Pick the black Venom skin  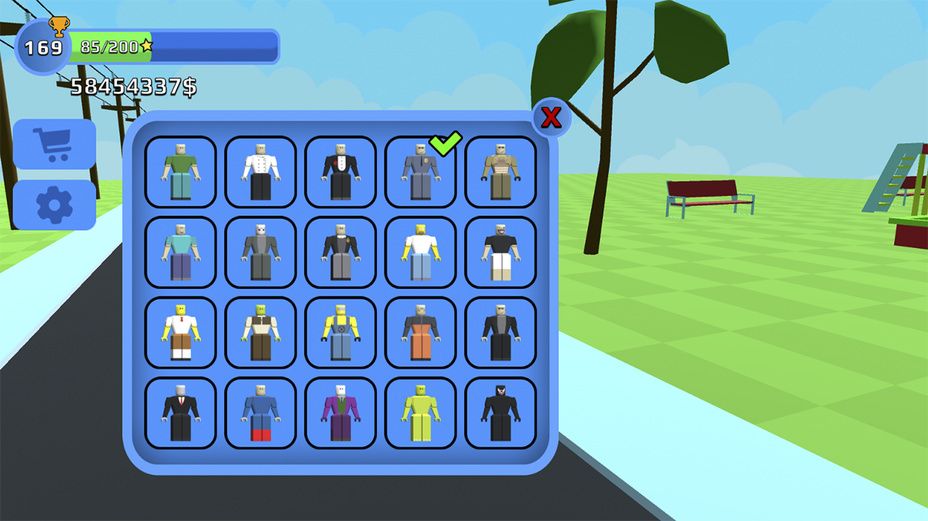click(501, 412)
